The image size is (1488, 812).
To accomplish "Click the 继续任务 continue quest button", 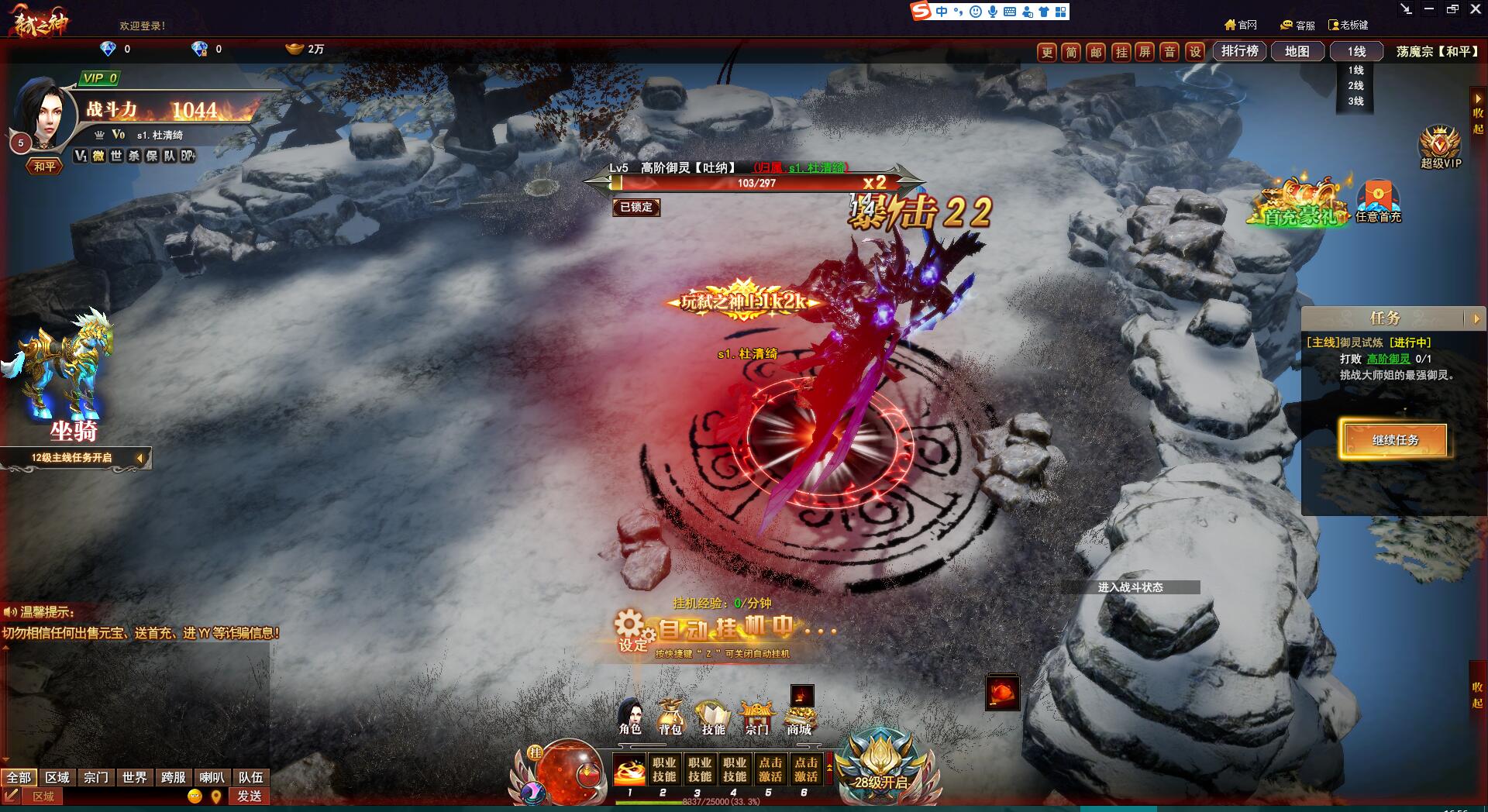I will tap(1395, 440).
